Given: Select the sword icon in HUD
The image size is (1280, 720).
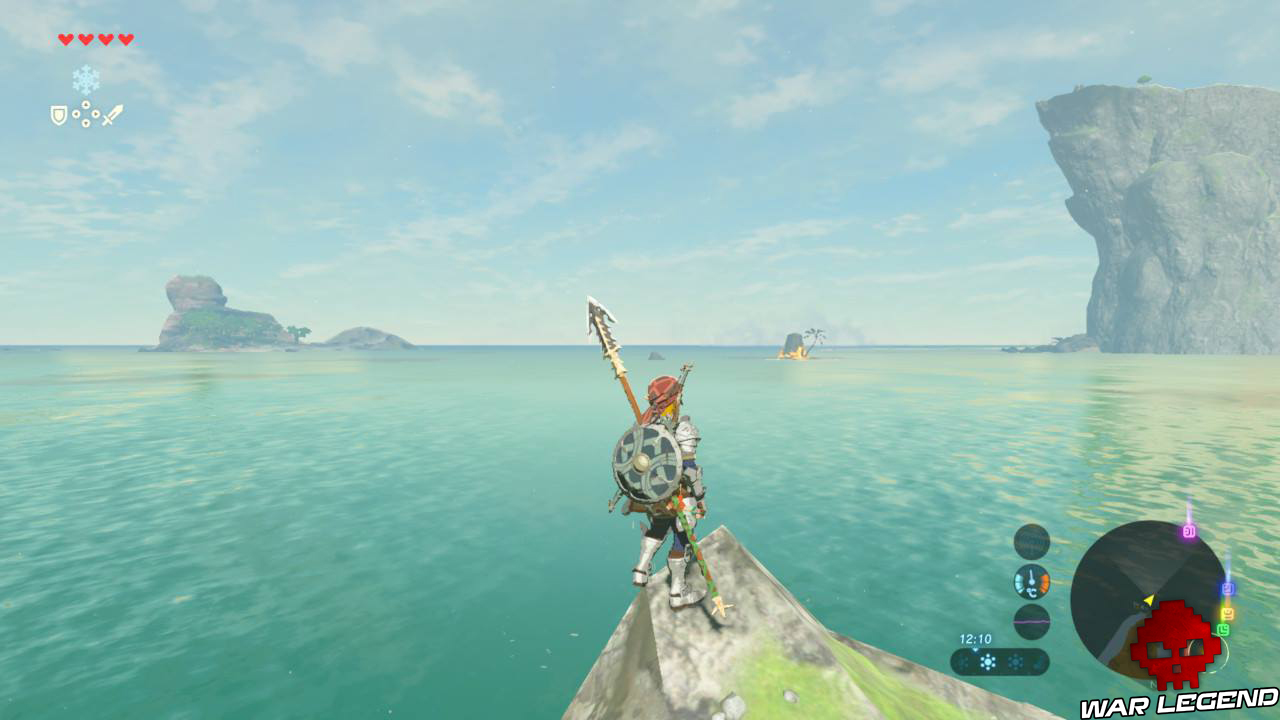Looking at the screenshot, I should pyautogui.click(x=112, y=114).
